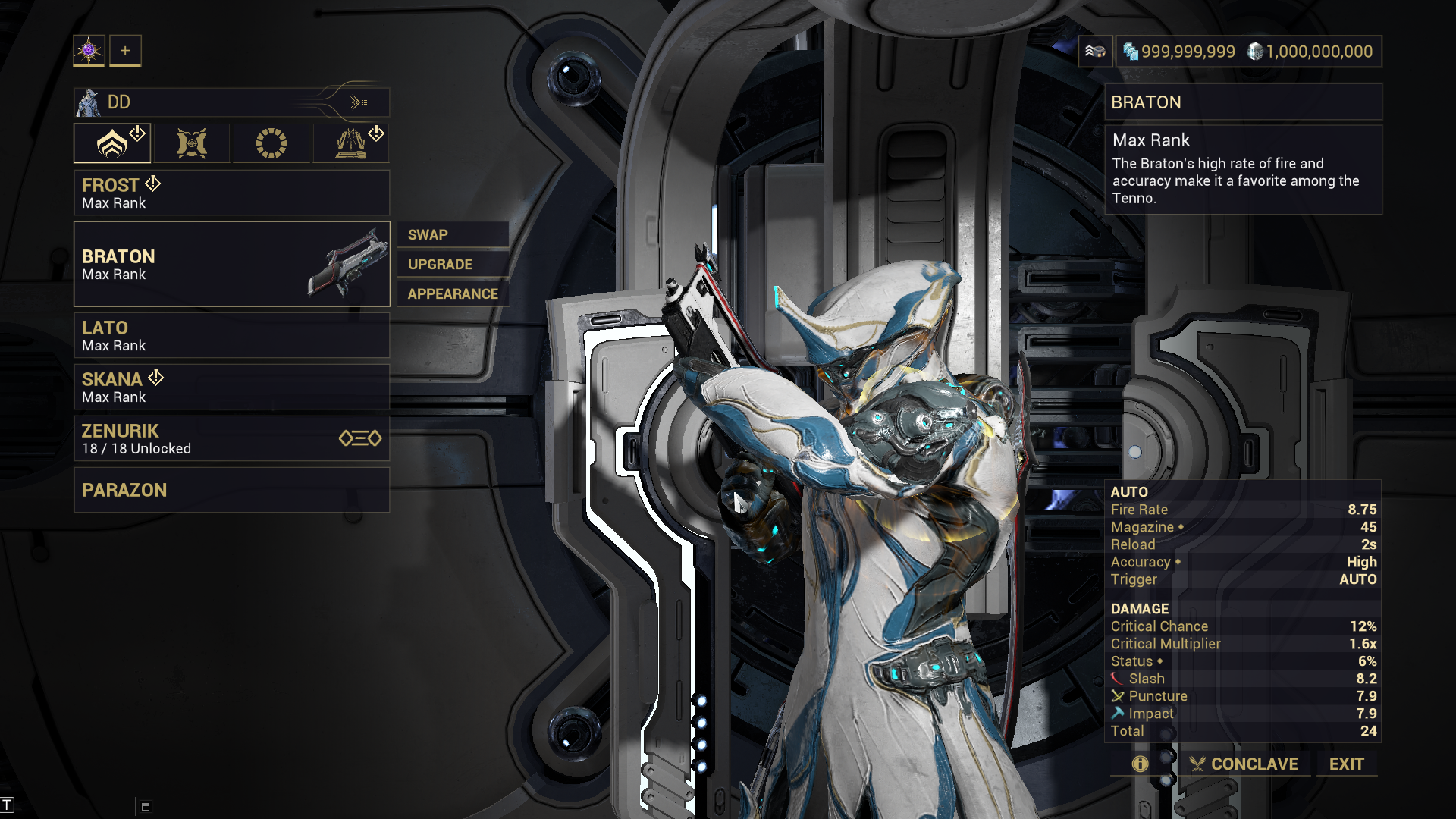Add a new loadout with plus button

[x=125, y=51]
